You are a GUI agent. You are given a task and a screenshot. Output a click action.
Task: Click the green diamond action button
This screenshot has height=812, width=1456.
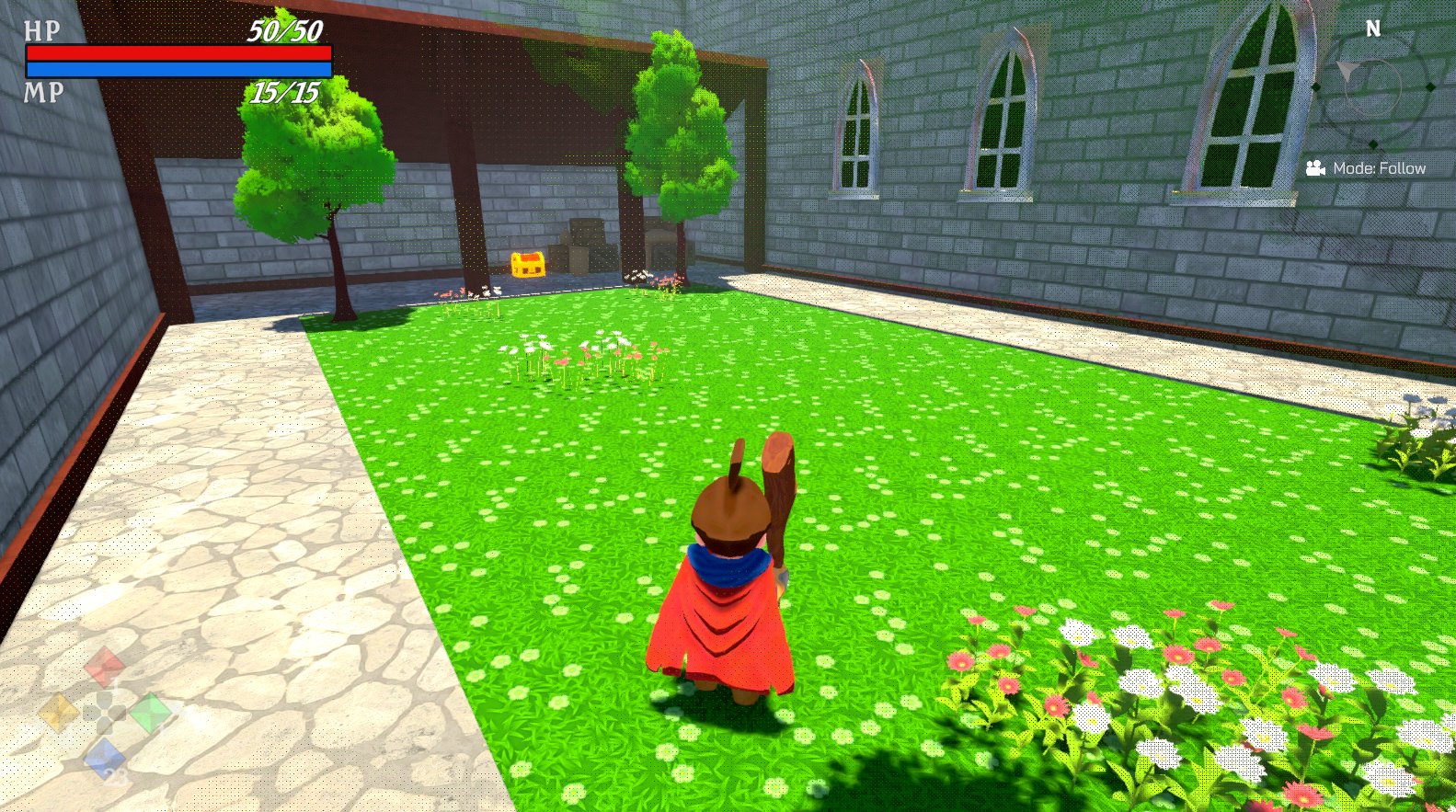coord(151,714)
